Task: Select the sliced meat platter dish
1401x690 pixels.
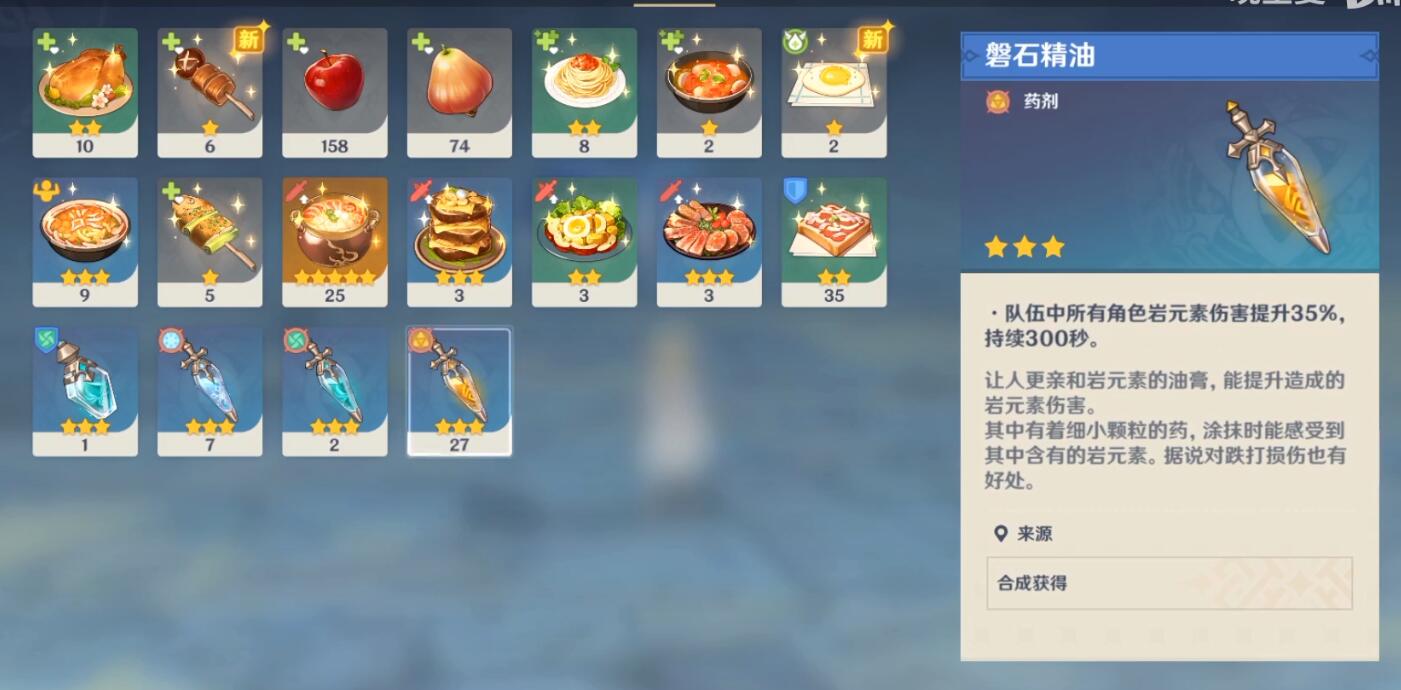Action: [709, 242]
